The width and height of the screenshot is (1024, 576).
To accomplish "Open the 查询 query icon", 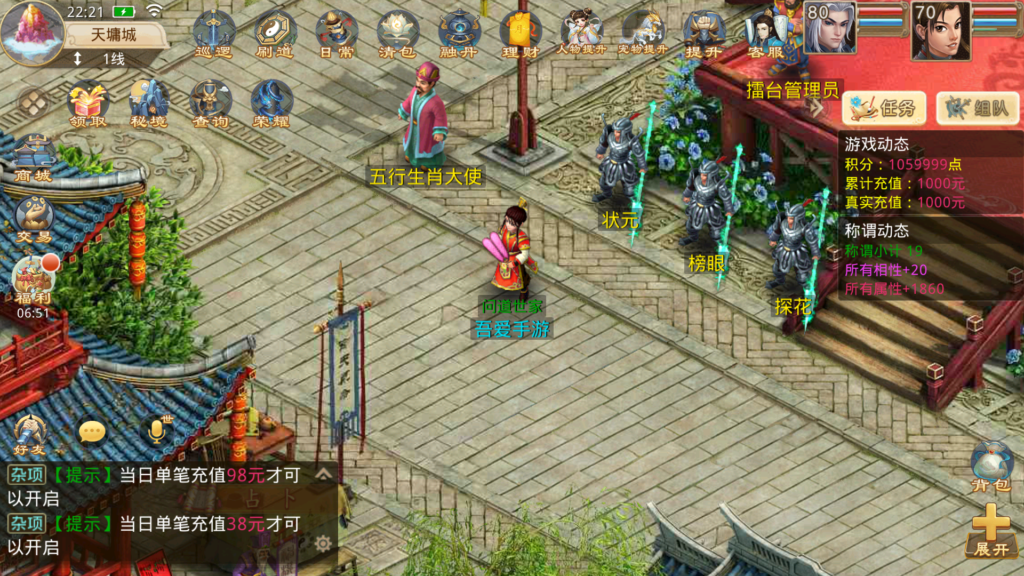I will (210, 103).
